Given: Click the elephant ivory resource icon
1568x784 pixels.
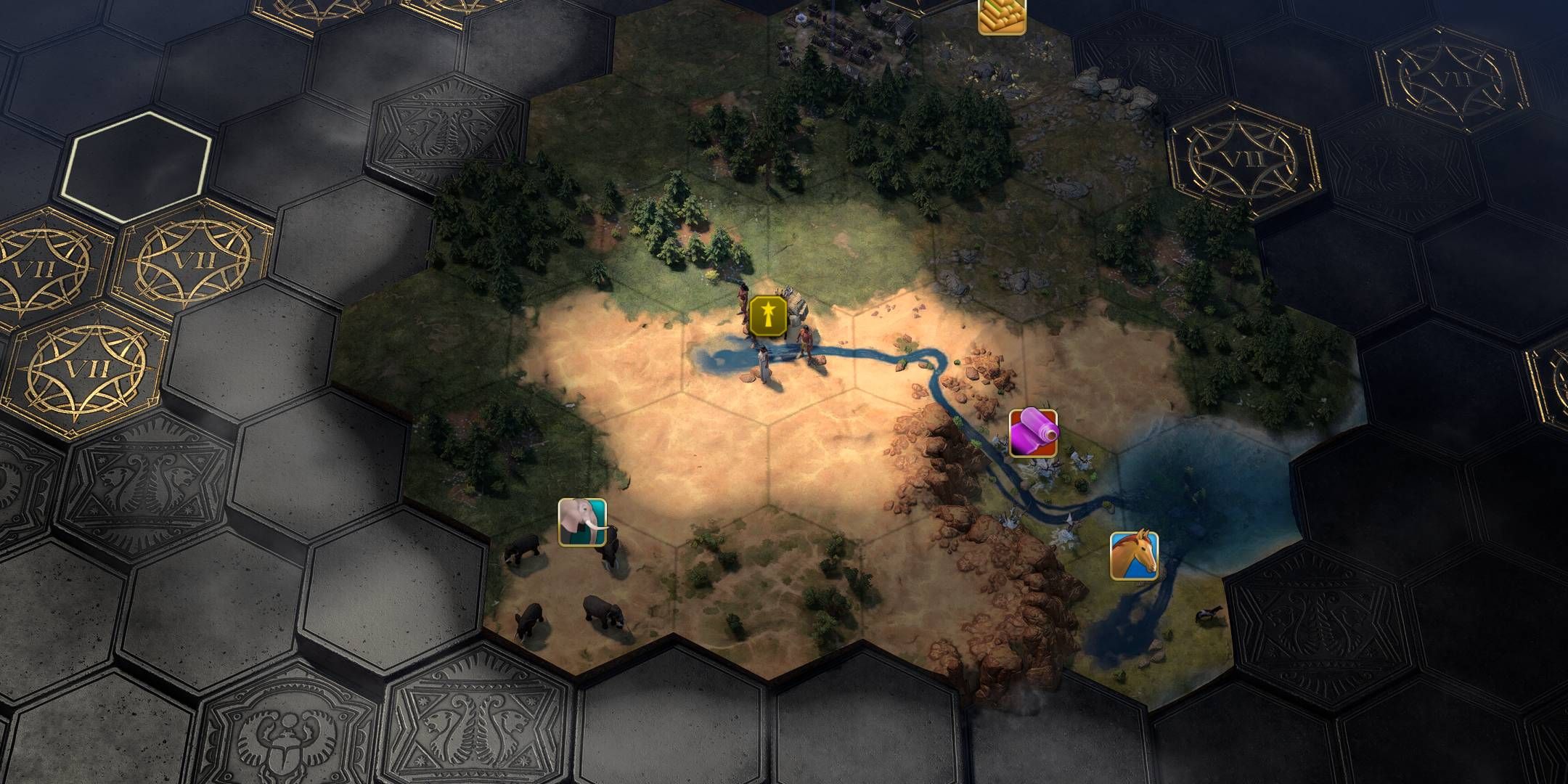Looking at the screenshot, I should (582, 522).
